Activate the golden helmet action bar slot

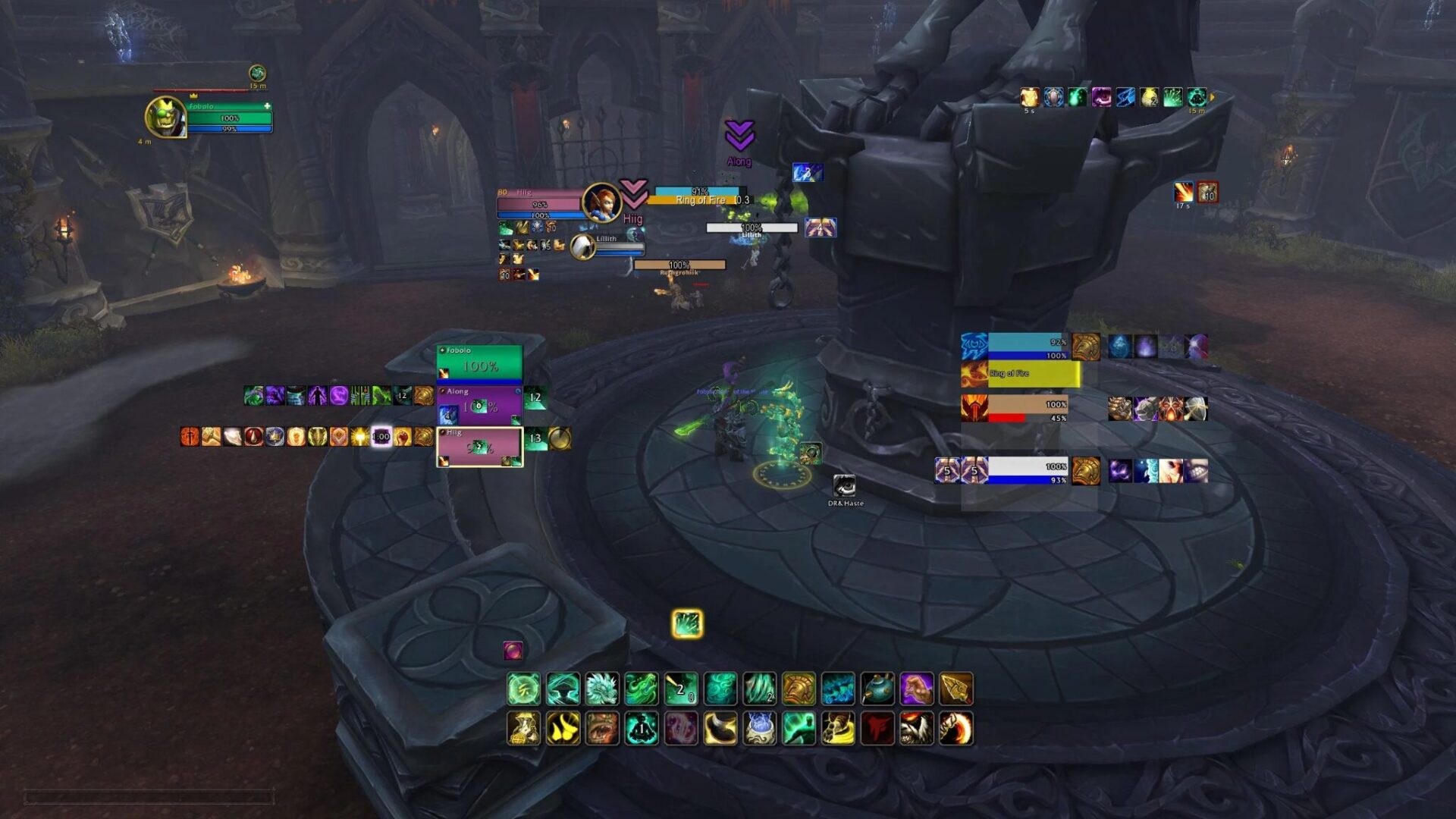click(x=799, y=689)
